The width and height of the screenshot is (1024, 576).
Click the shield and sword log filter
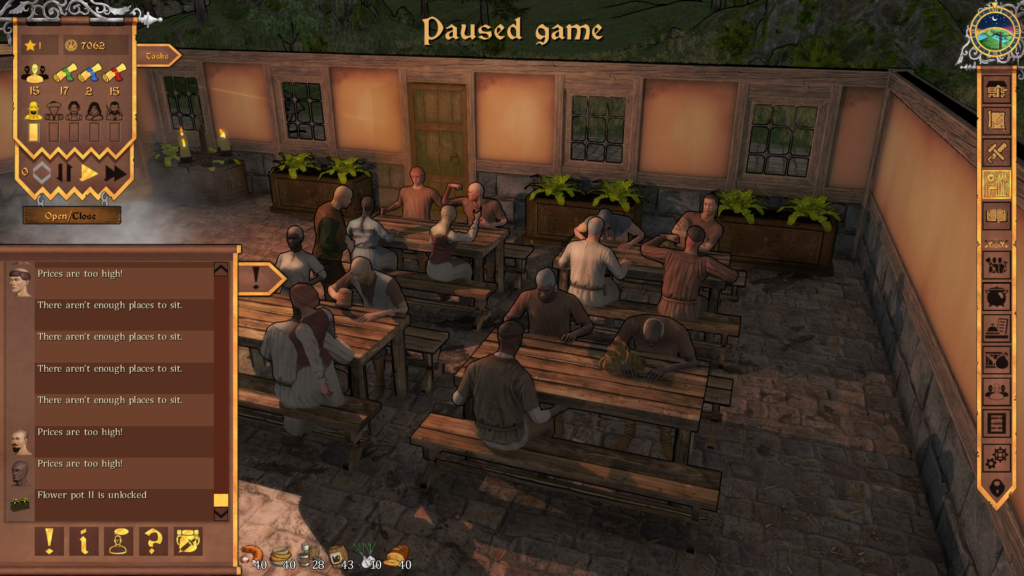point(188,541)
